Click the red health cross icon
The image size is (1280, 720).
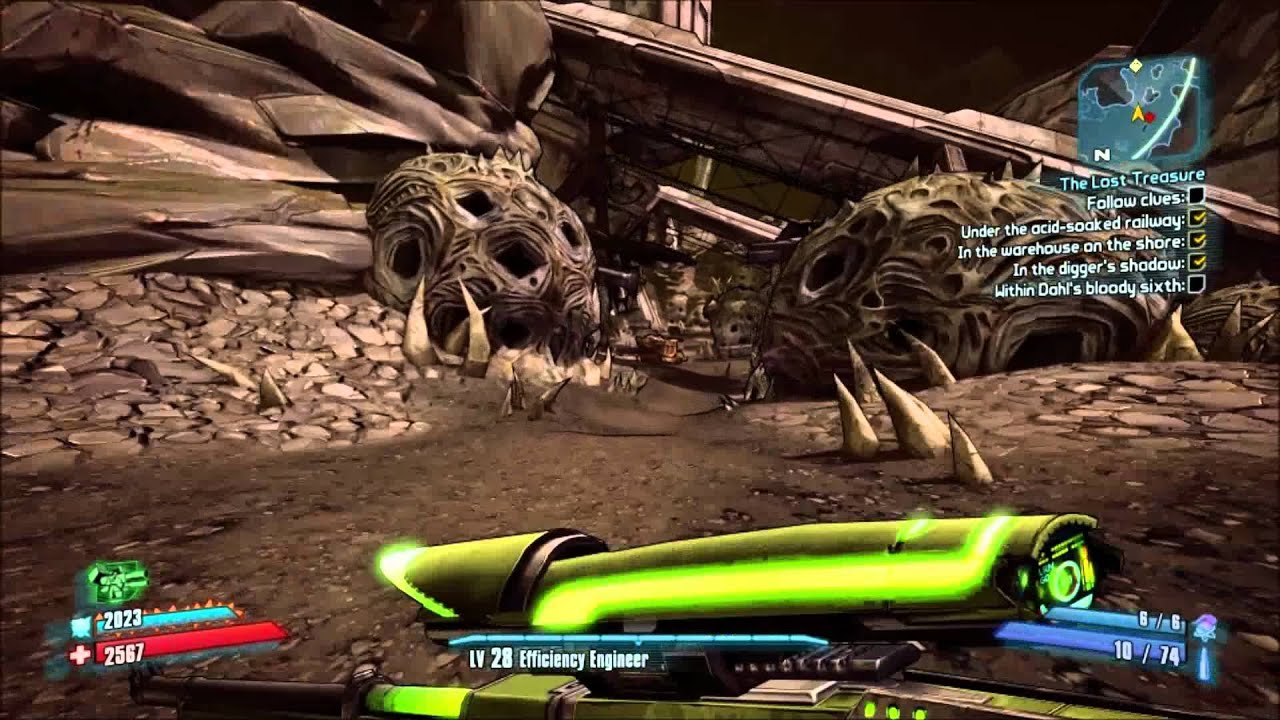[79, 654]
